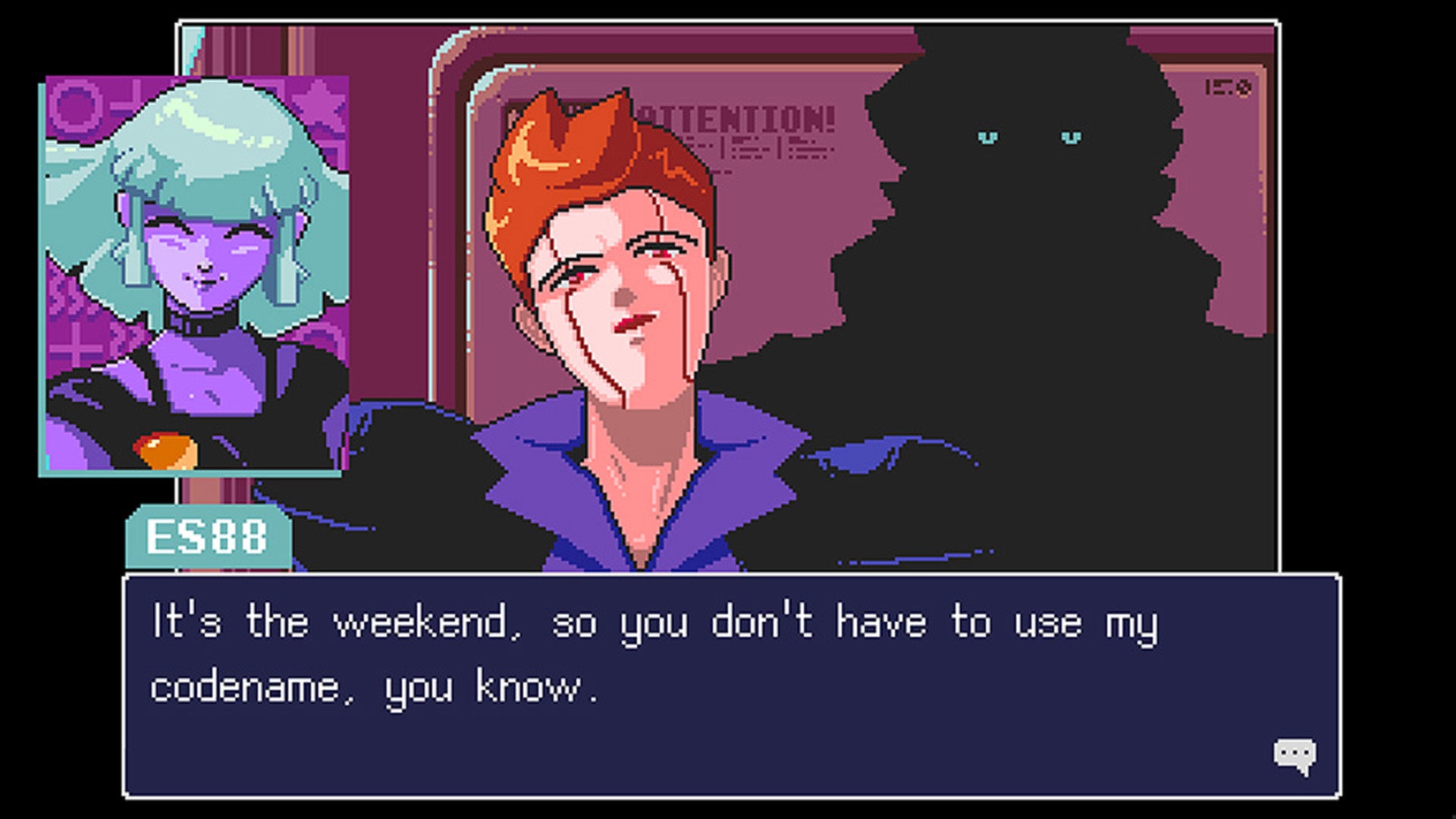
Task: Click the glowing eyes of the shadowed figure
Action: tap(1028, 138)
